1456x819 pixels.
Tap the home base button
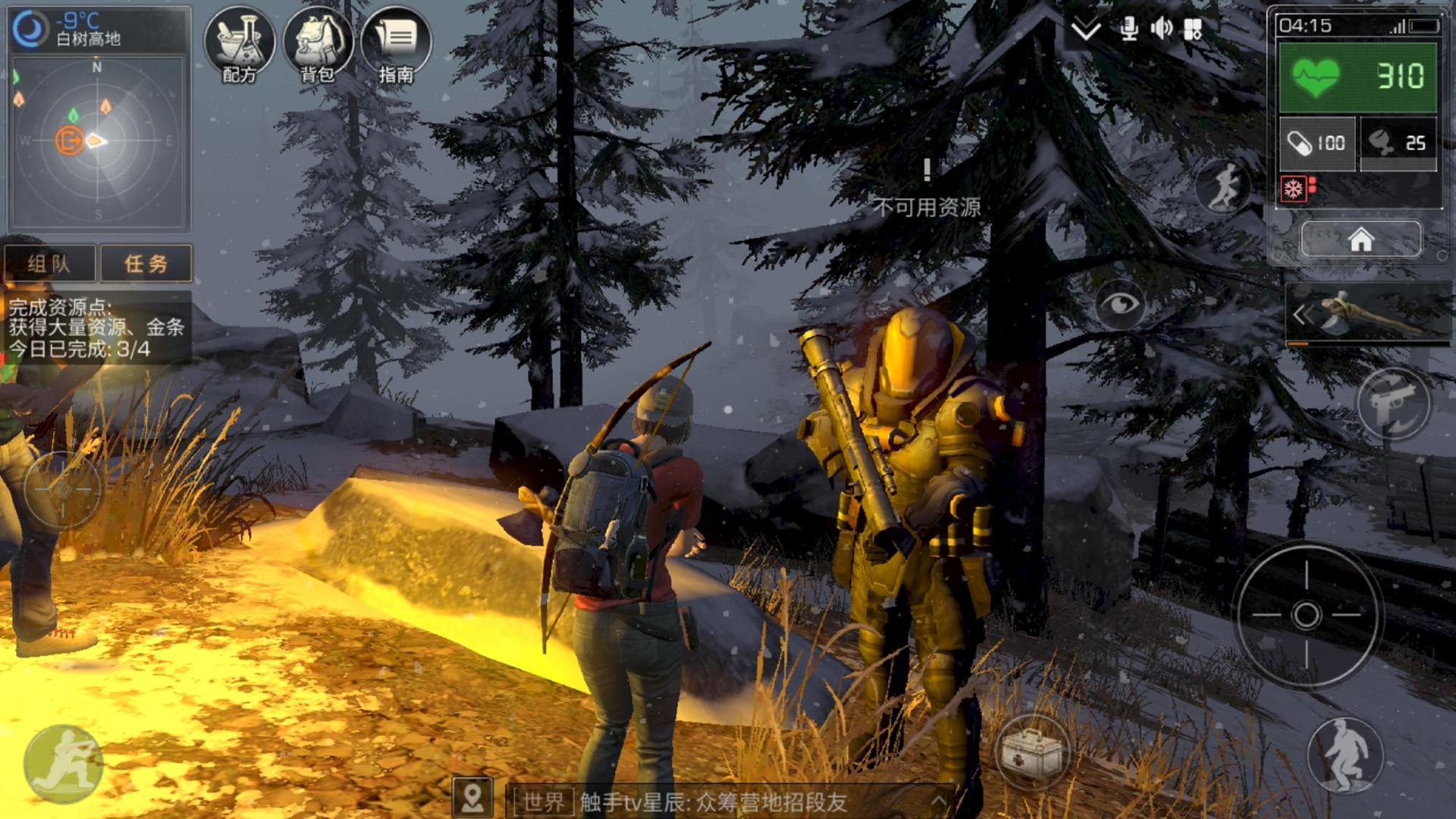point(1361,240)
